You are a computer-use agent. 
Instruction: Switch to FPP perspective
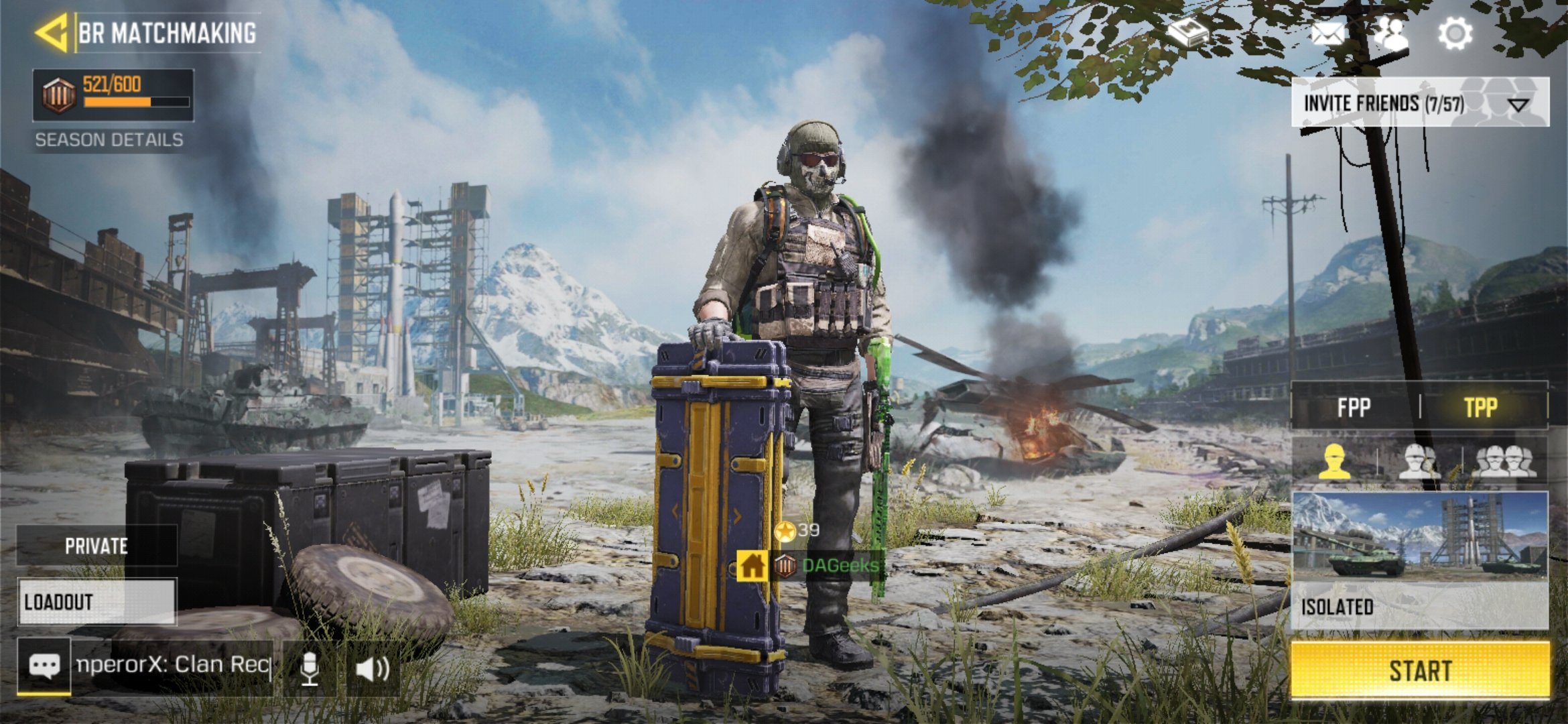coord(1354,407)
